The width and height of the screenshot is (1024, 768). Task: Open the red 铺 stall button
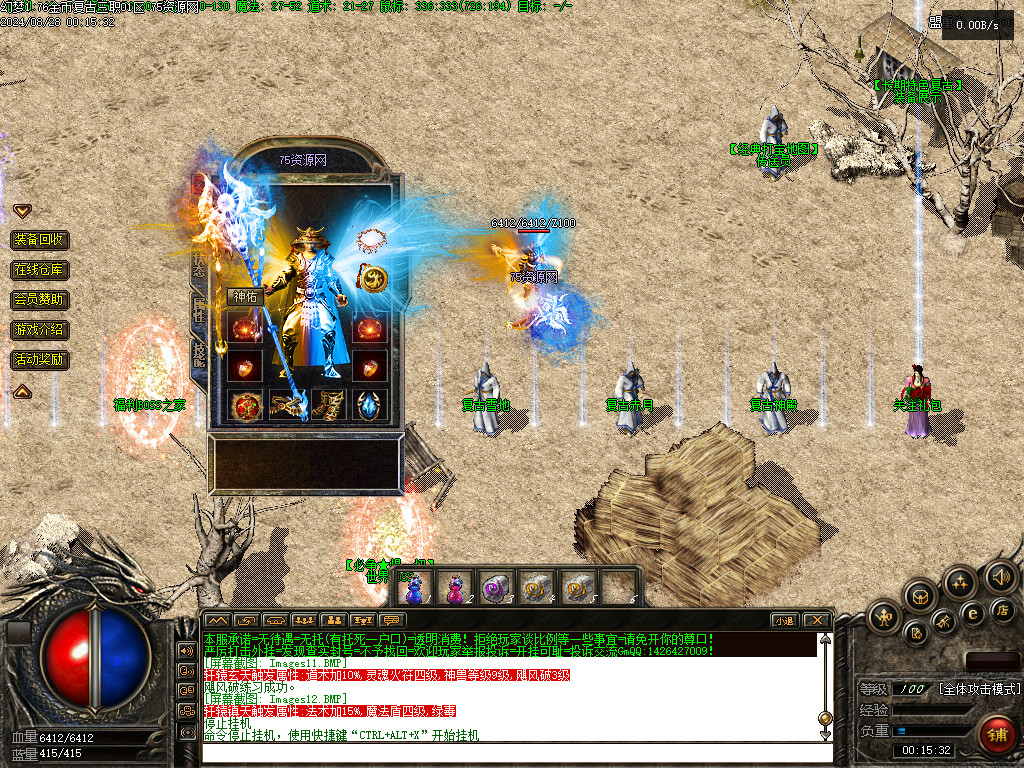996,735
